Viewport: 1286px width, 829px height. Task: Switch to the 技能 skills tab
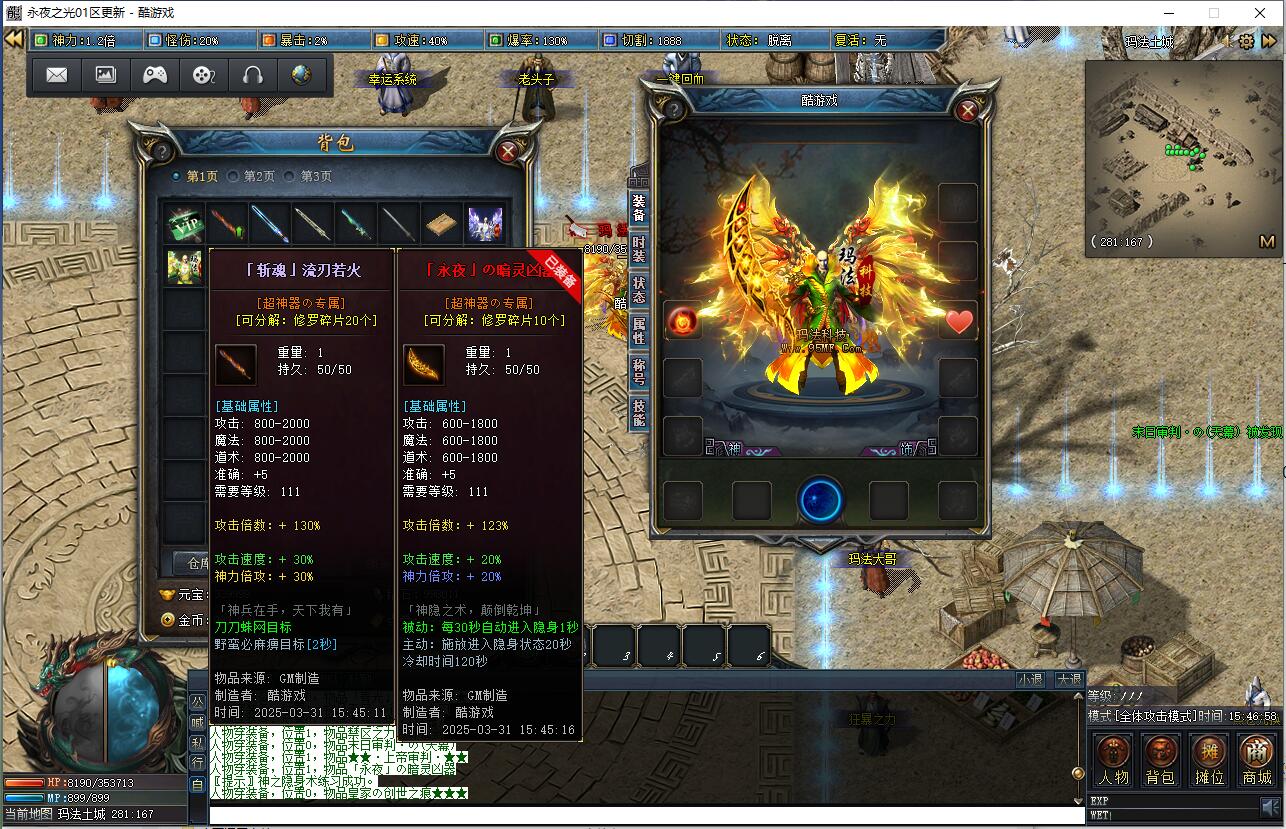tap(638, 411)
